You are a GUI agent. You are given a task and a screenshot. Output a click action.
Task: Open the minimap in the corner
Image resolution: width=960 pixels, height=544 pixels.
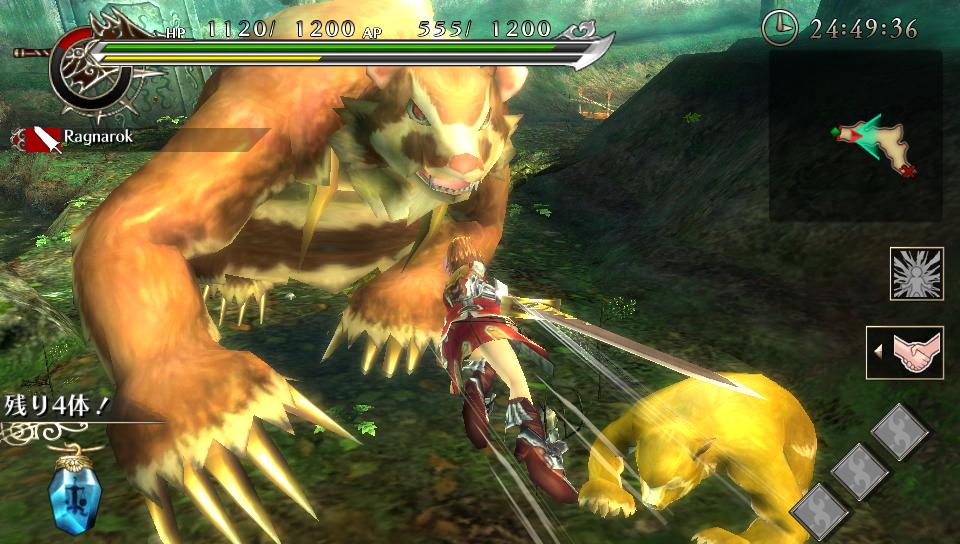[855, 136]
